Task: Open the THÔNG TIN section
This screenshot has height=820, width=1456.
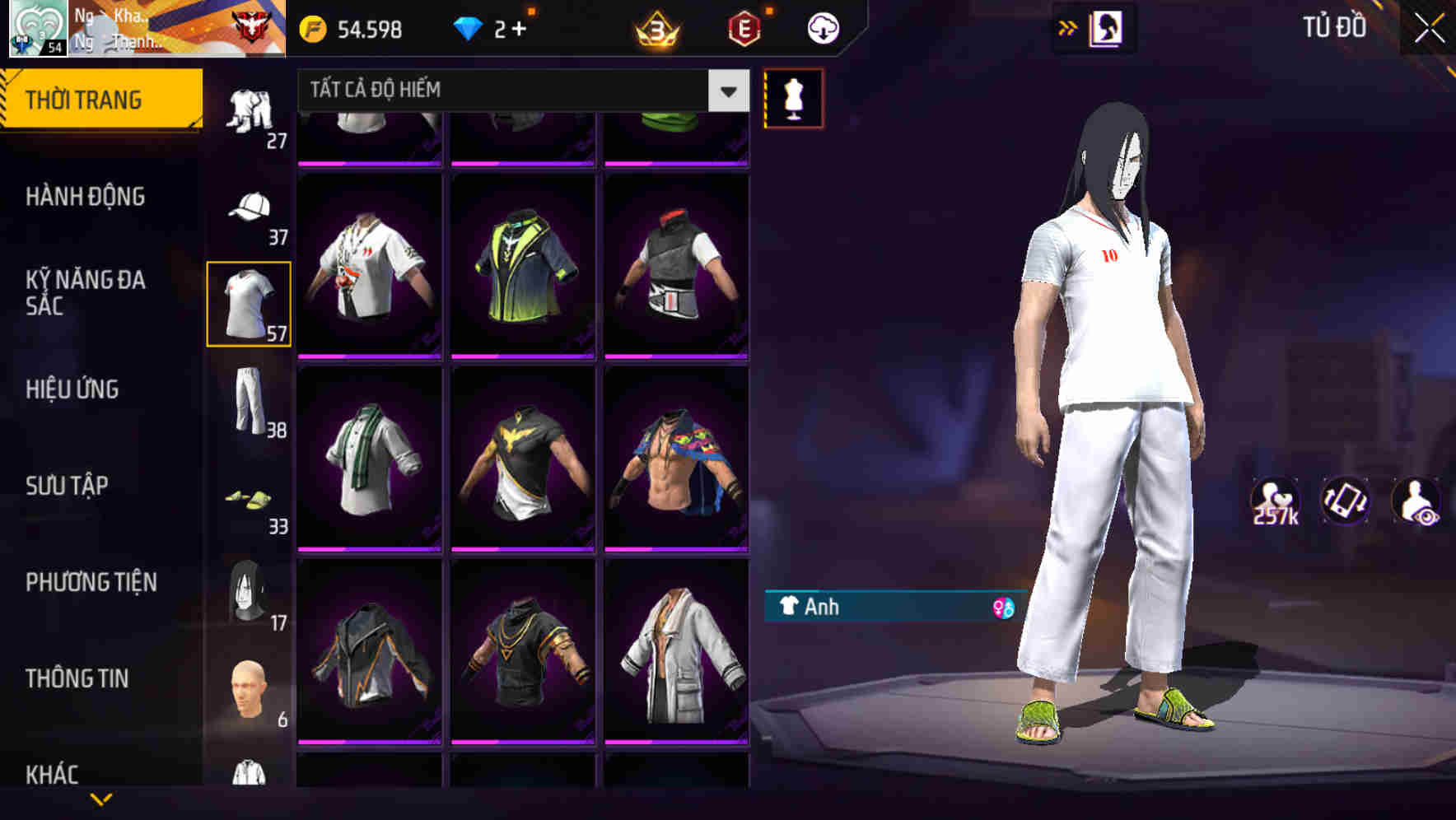Action: [x=77, y=678]
